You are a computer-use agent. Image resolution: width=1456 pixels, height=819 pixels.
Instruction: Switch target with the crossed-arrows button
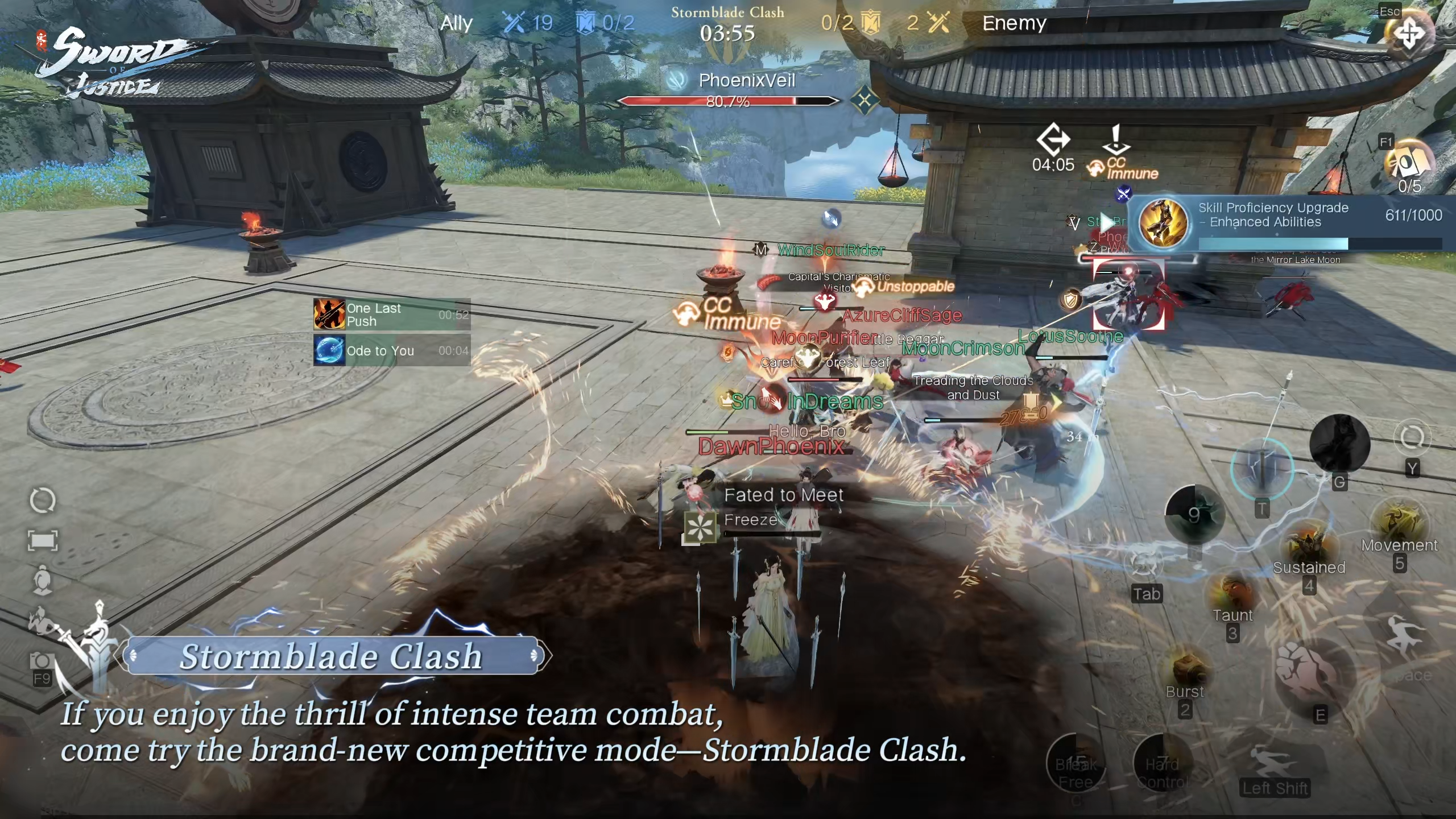point(1144,564)
